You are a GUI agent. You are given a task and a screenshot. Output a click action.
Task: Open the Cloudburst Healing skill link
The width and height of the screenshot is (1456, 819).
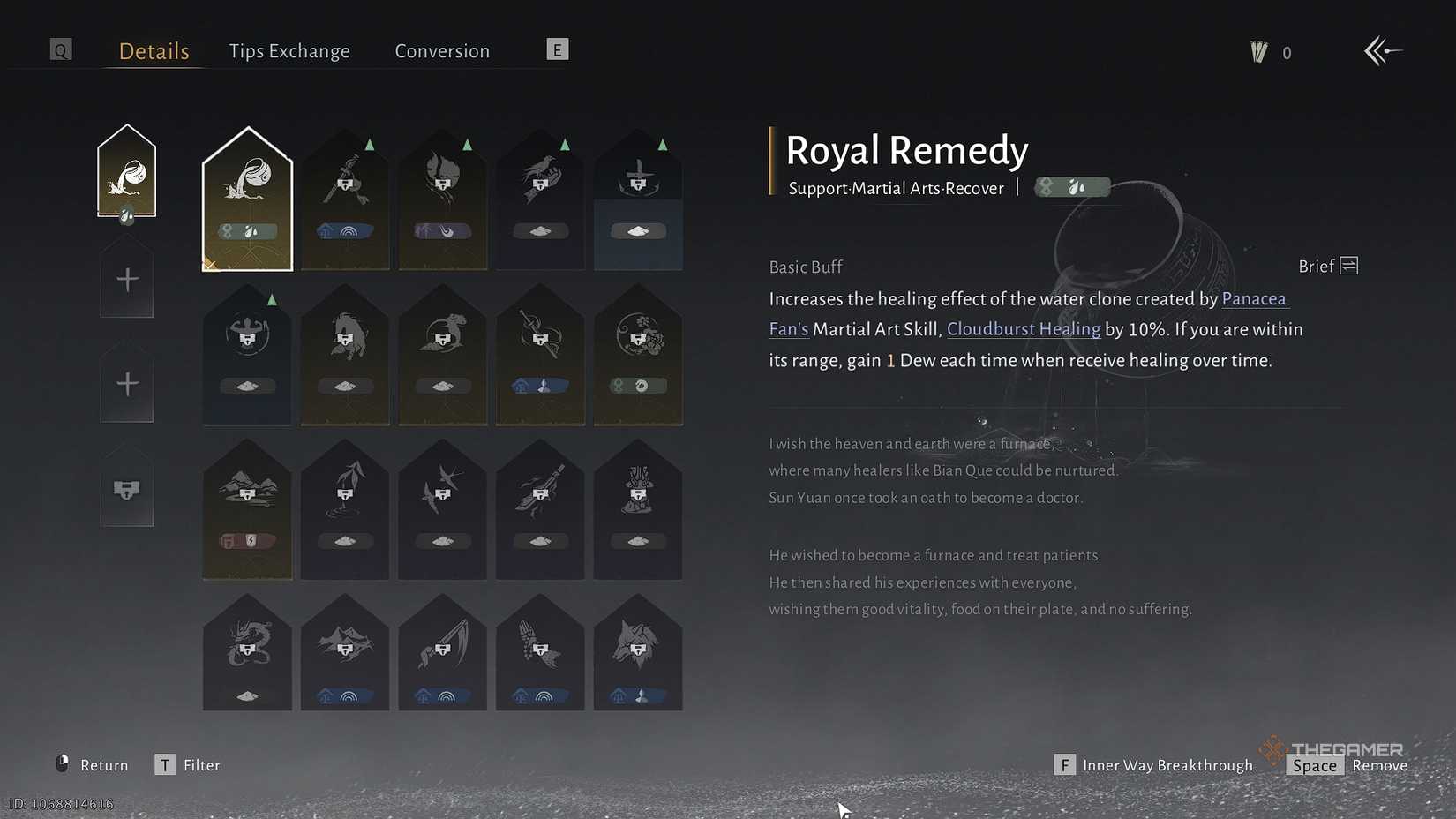pos(1023,329)
